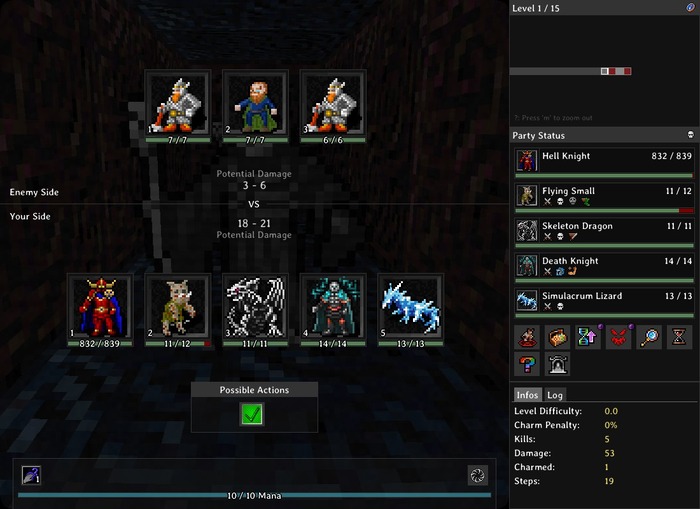Screen dimensions: 700x509
Task: Switch to the Log tab
Action: [x=555, y=395]
